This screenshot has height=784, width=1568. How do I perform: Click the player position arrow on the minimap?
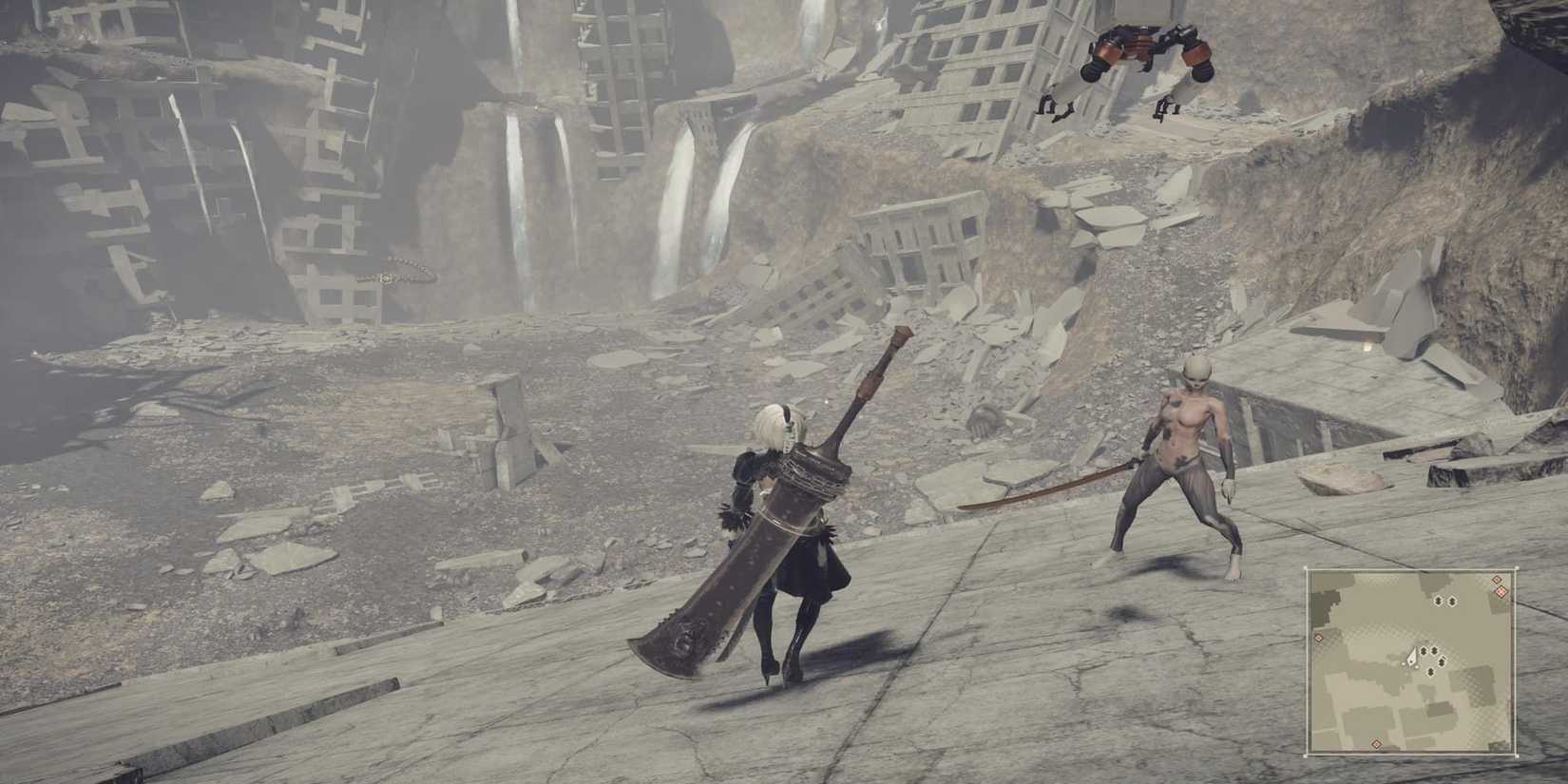[1413, 657]
